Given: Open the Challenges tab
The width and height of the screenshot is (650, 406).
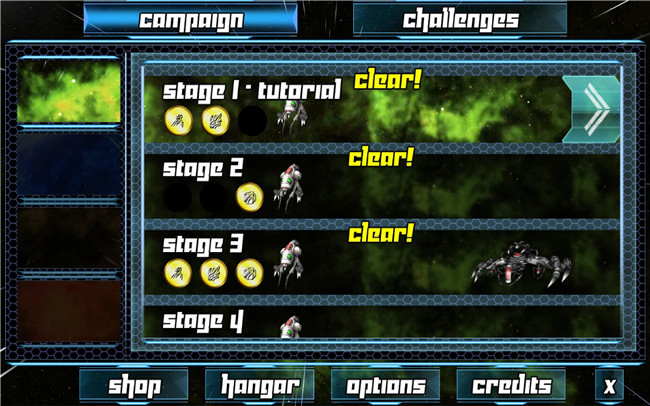Looking at the screenshot, I should pos(460,20).
